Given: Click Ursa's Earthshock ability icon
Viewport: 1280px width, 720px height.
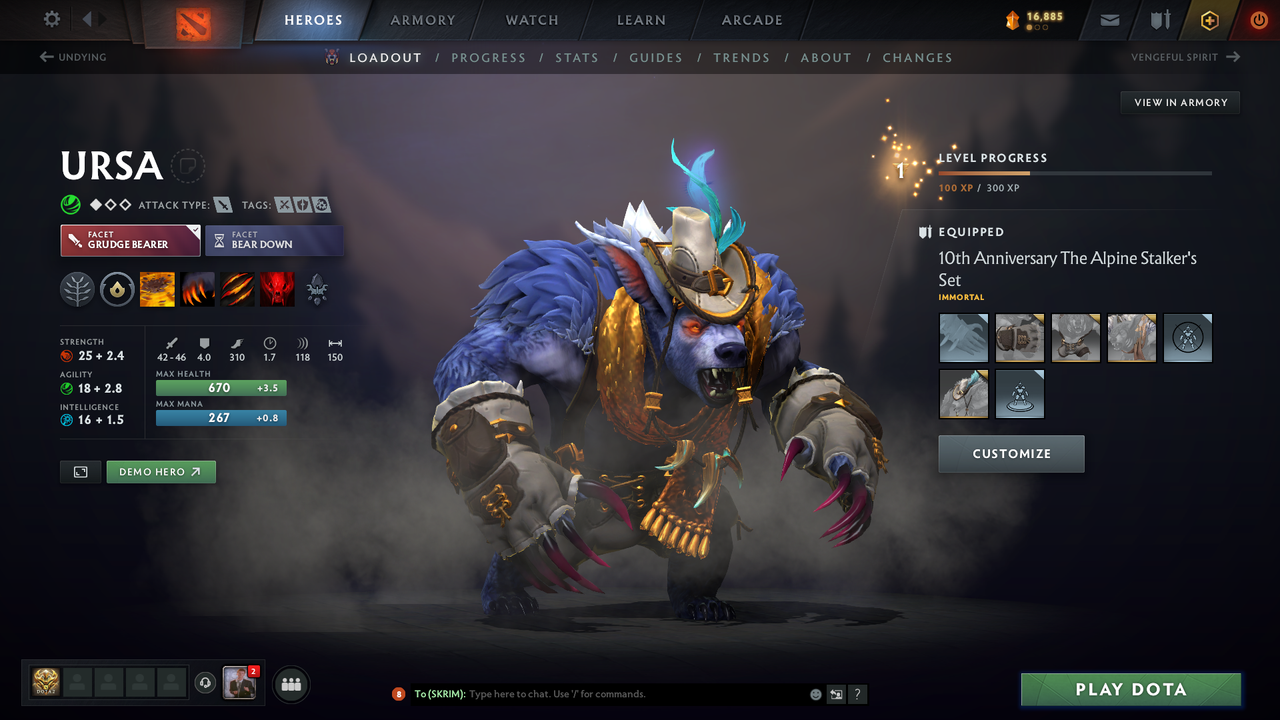Looking at the screenshot, I should pos(157,289).
